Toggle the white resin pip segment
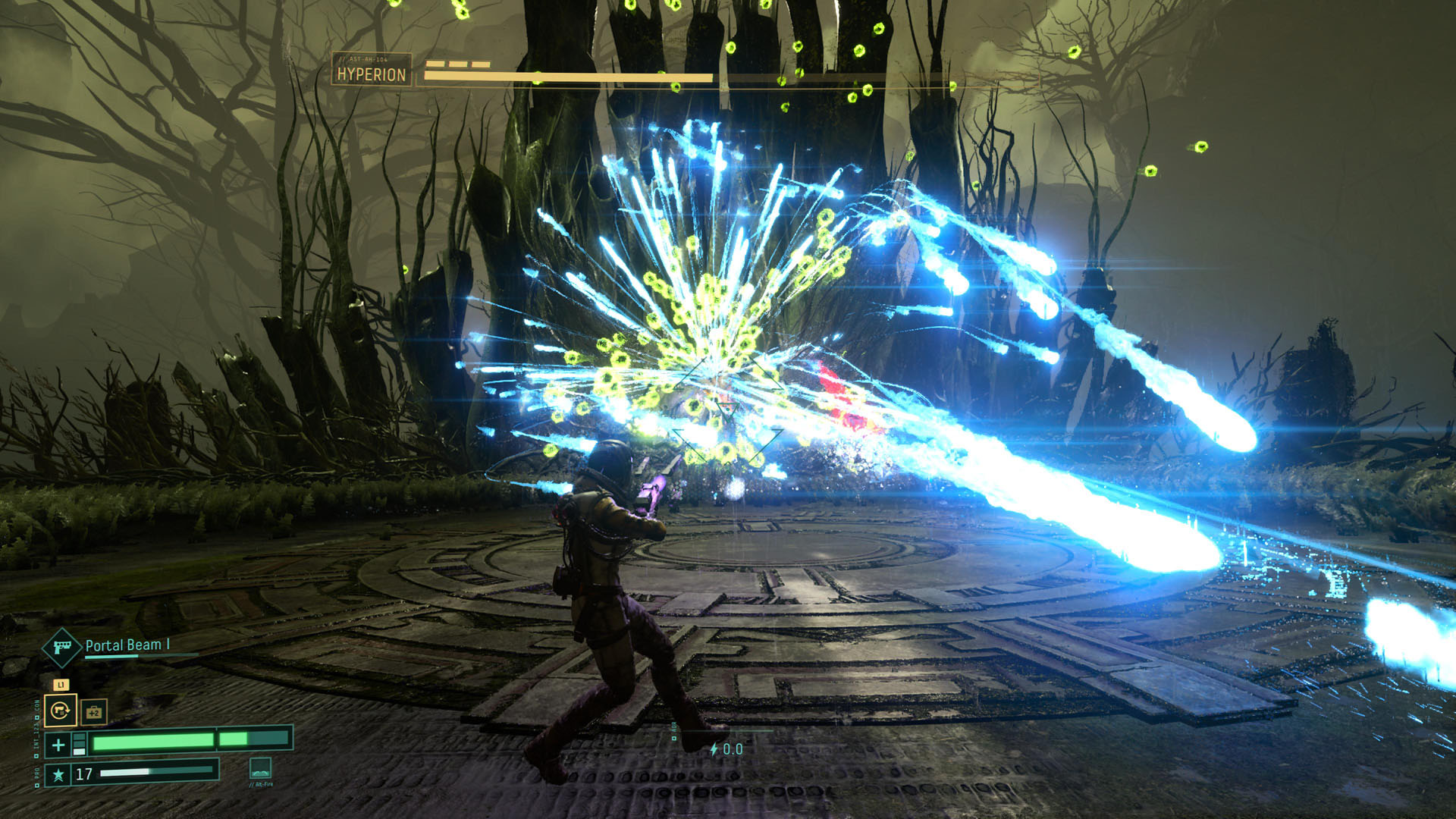Viewport: 1456px width, 819px height. [79, 751]
